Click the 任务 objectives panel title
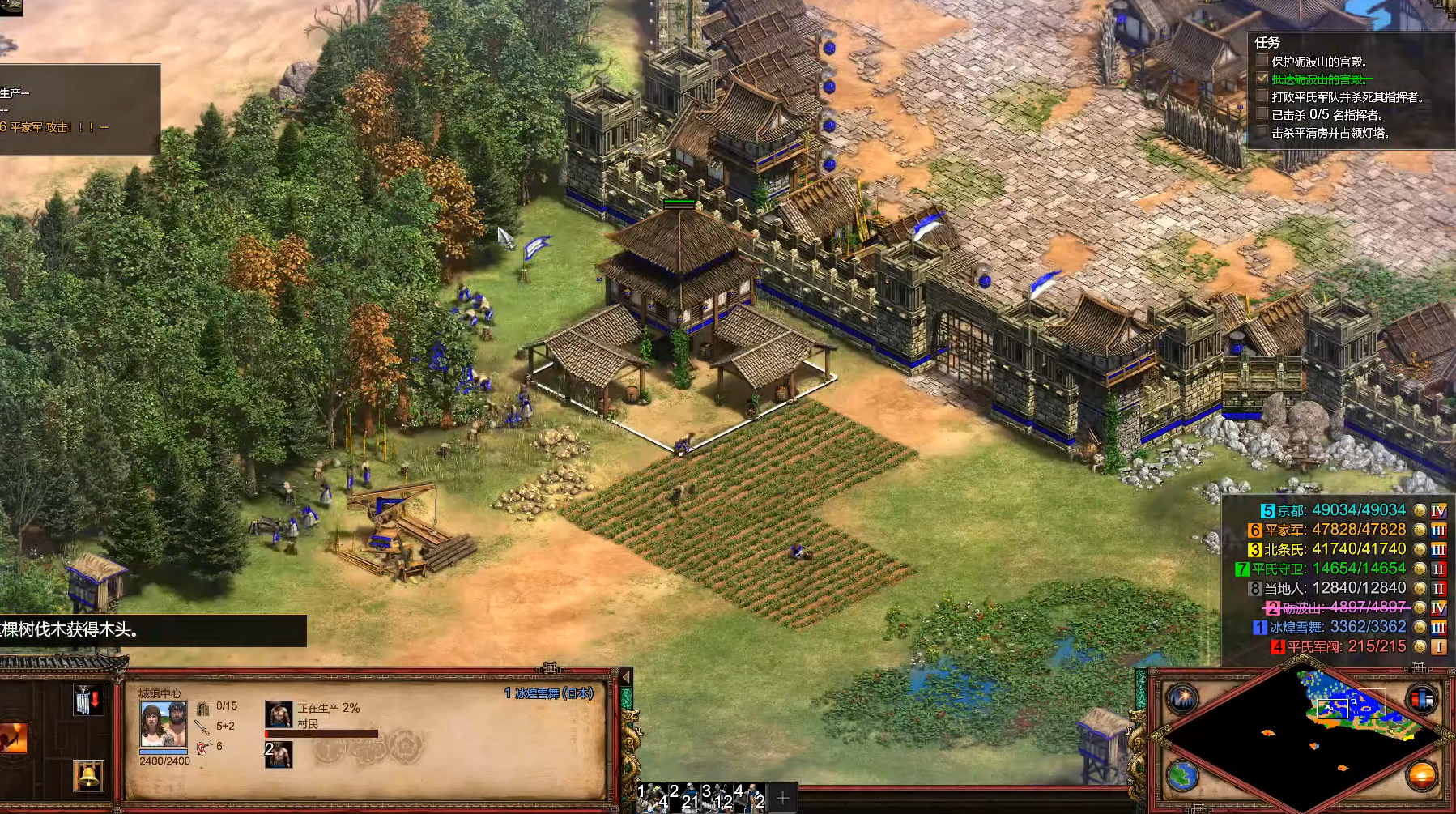Viewport: 1456px width, 814px height. [1267, 42]
